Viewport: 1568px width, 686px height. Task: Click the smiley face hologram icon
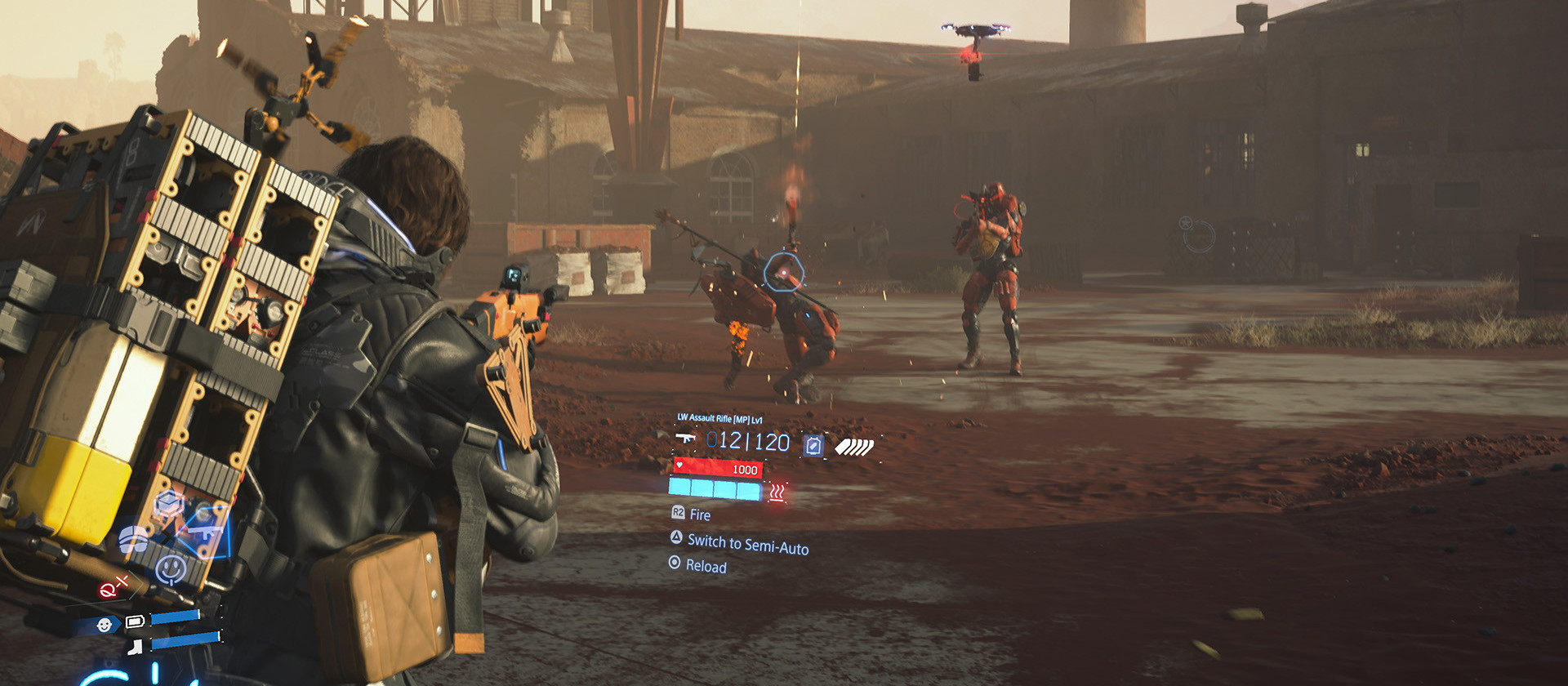point(169,566)
